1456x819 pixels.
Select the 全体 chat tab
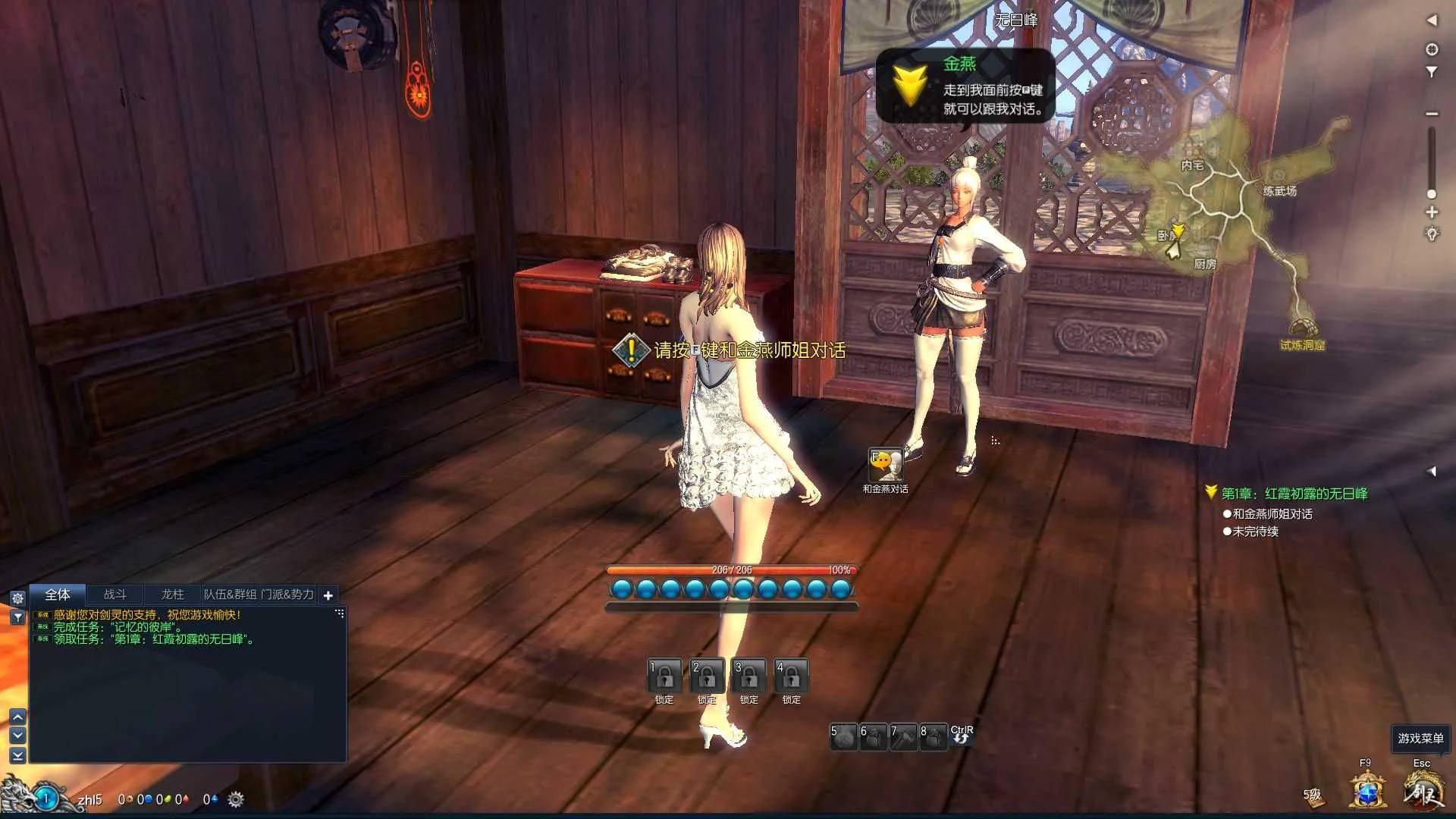pyautogui.click(x=58, y=595)
